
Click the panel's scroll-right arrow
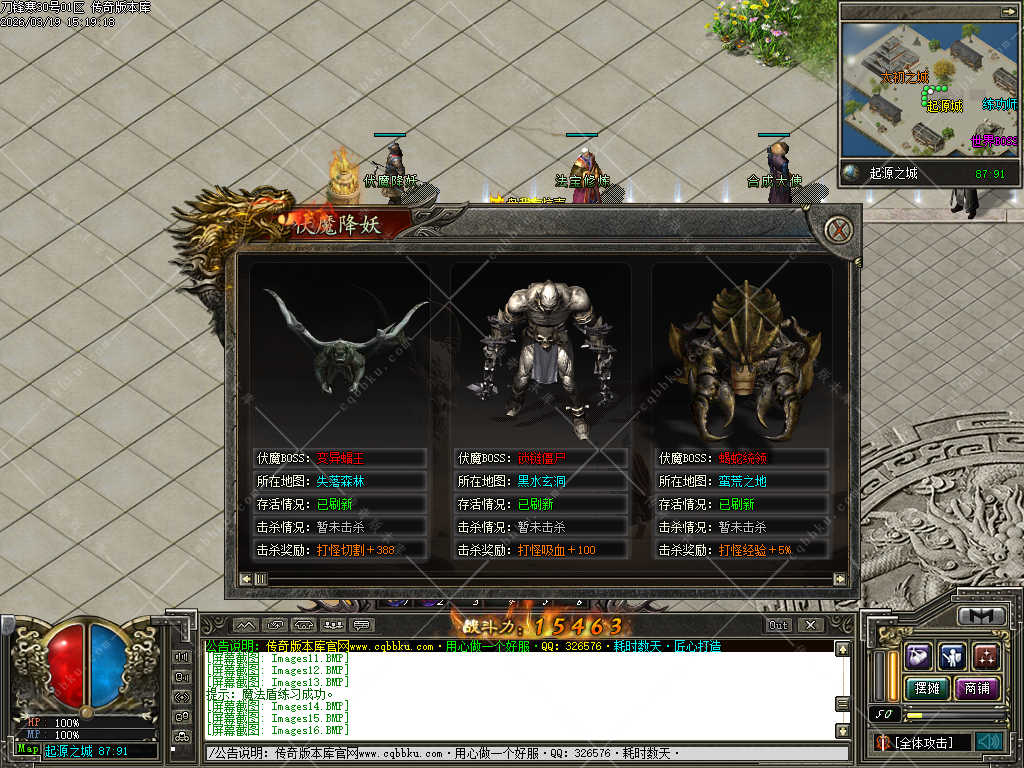pos(840,579)
